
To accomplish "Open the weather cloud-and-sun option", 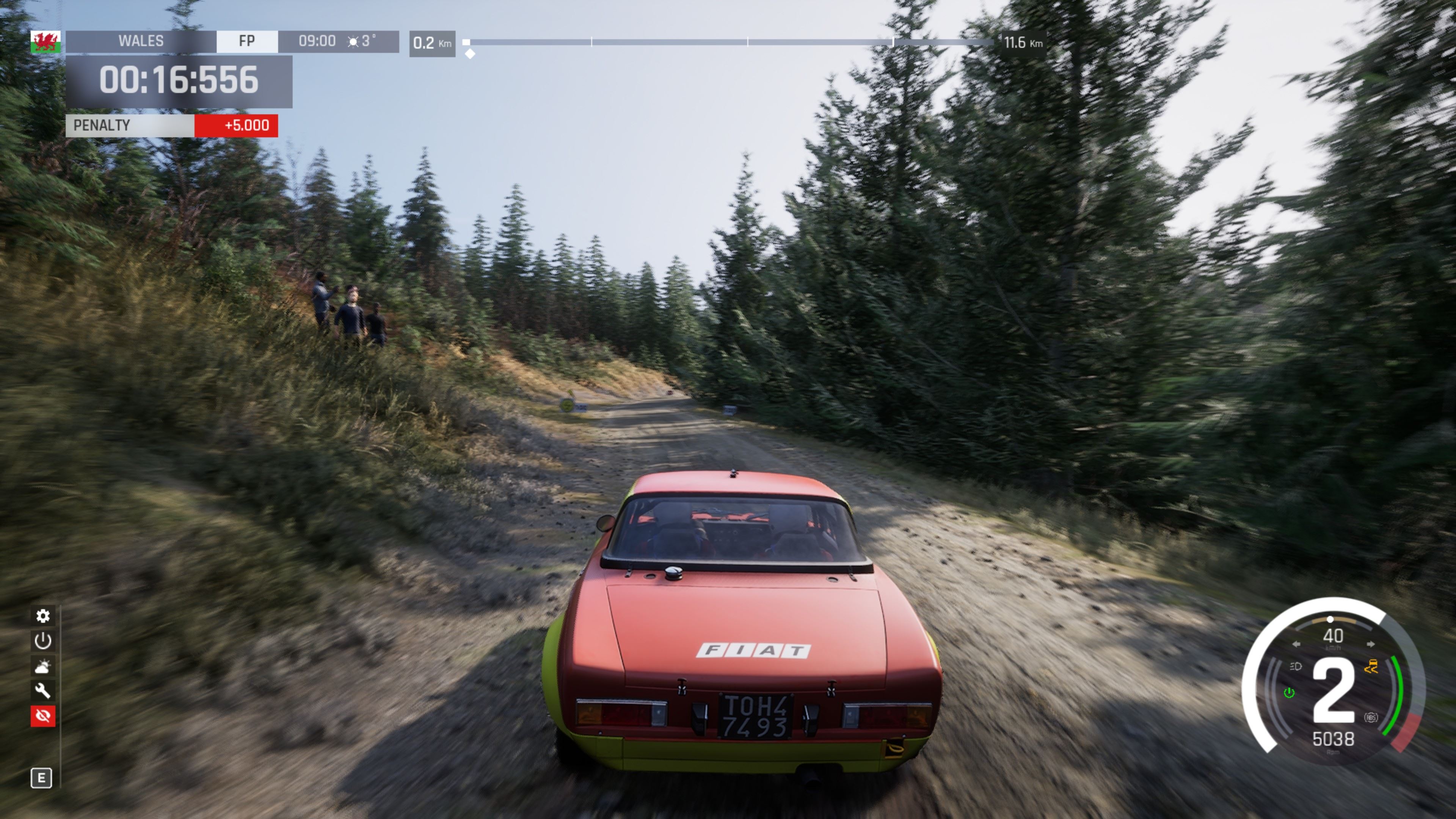I will pos(43,667).
